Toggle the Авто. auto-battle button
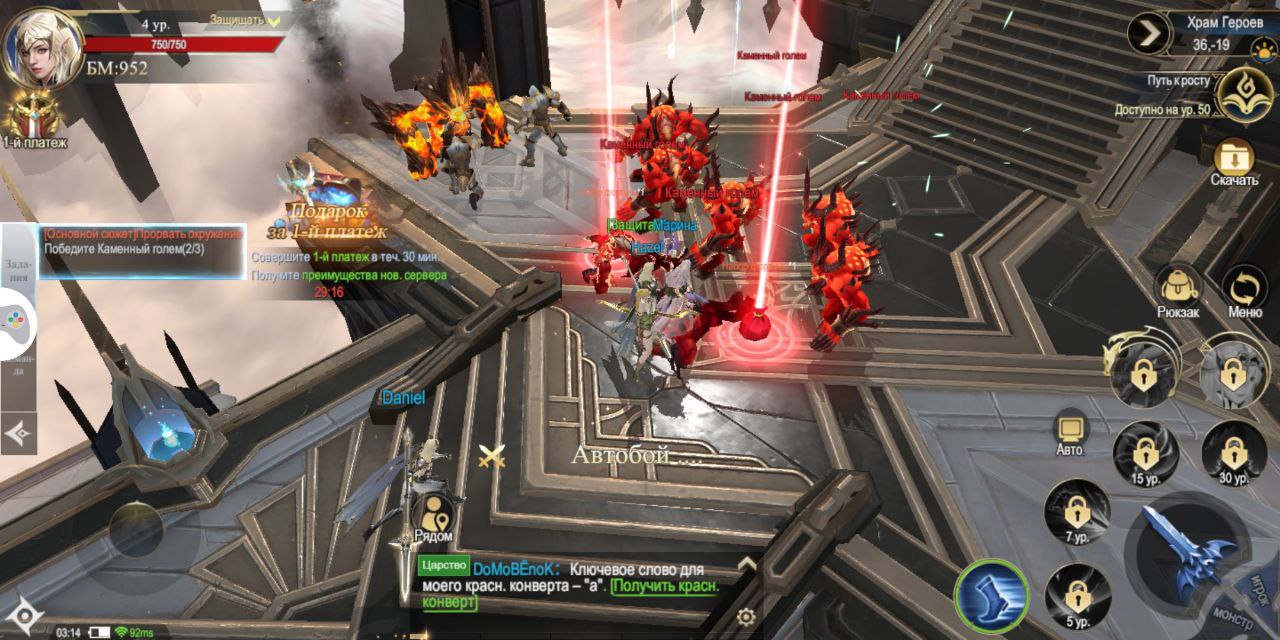 [1071, 432]
